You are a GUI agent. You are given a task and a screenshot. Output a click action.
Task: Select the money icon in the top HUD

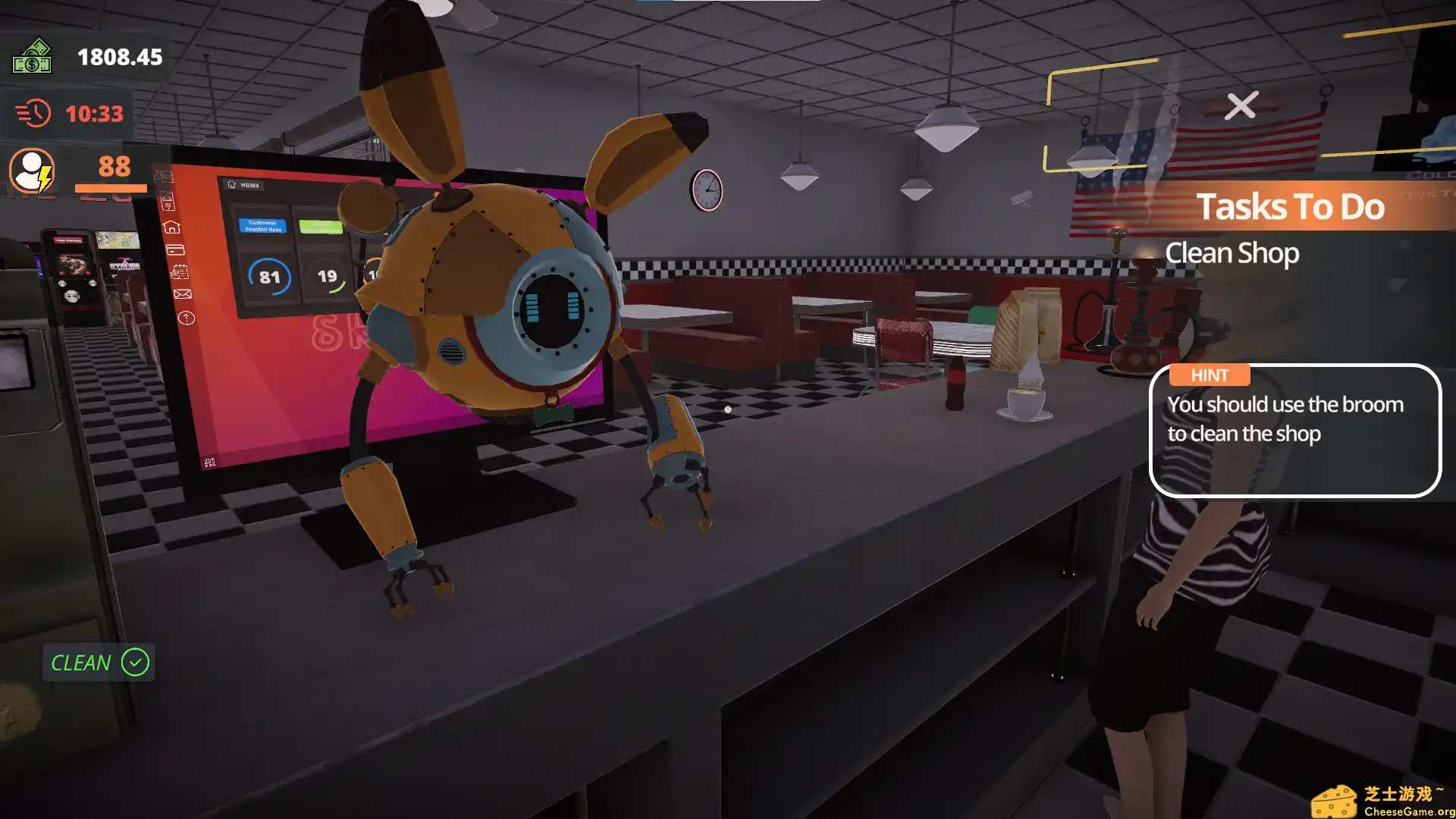click(x=32, y=58)
